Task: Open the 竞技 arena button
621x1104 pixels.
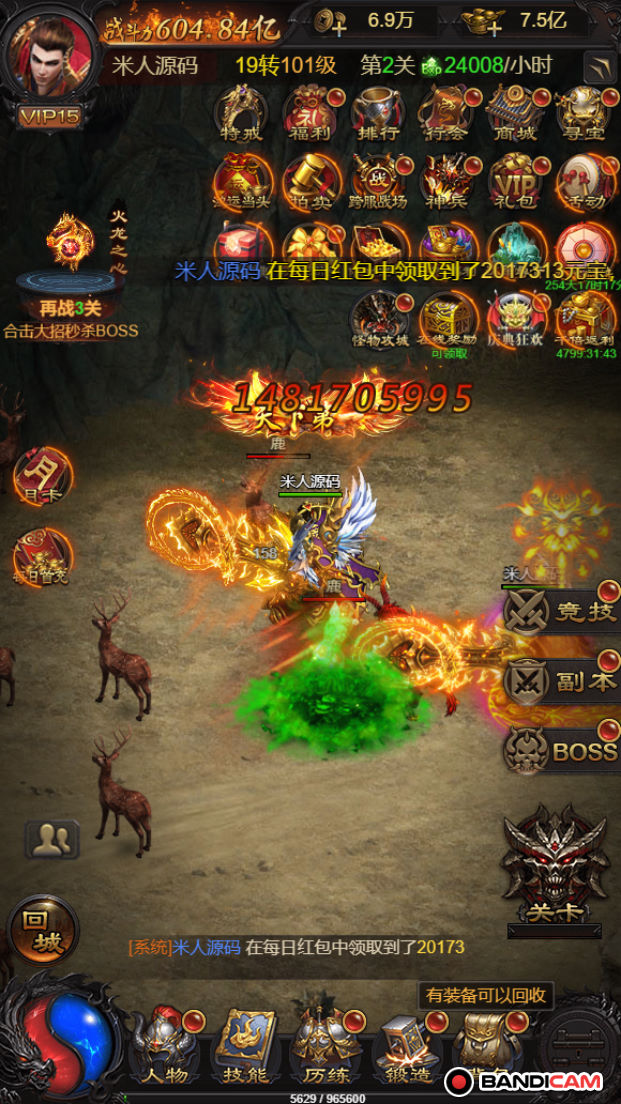Action: point(562,612)
